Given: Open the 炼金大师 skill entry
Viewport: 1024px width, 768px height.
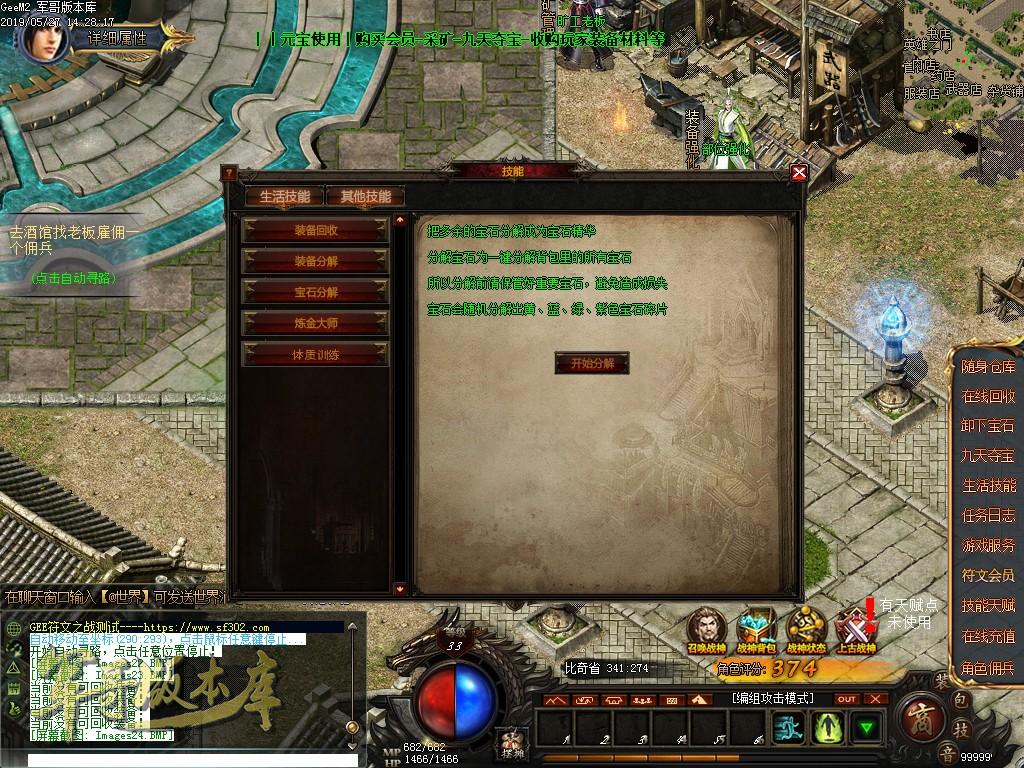Looking at the screenshot, I should (316, 323).
